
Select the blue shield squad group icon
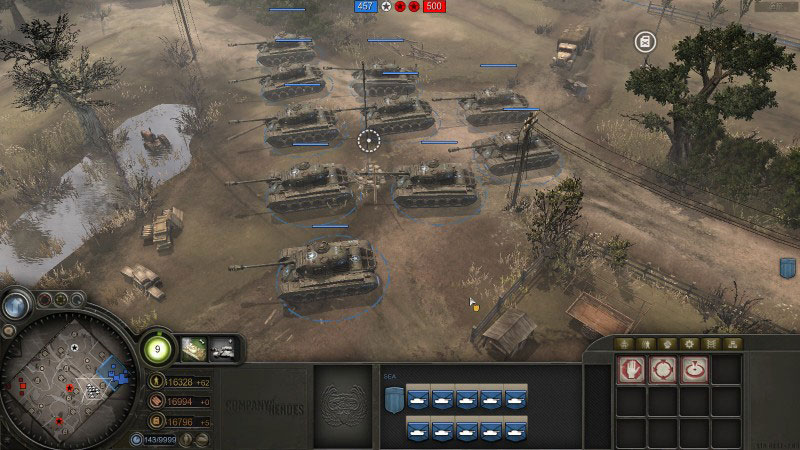point(392,399)
